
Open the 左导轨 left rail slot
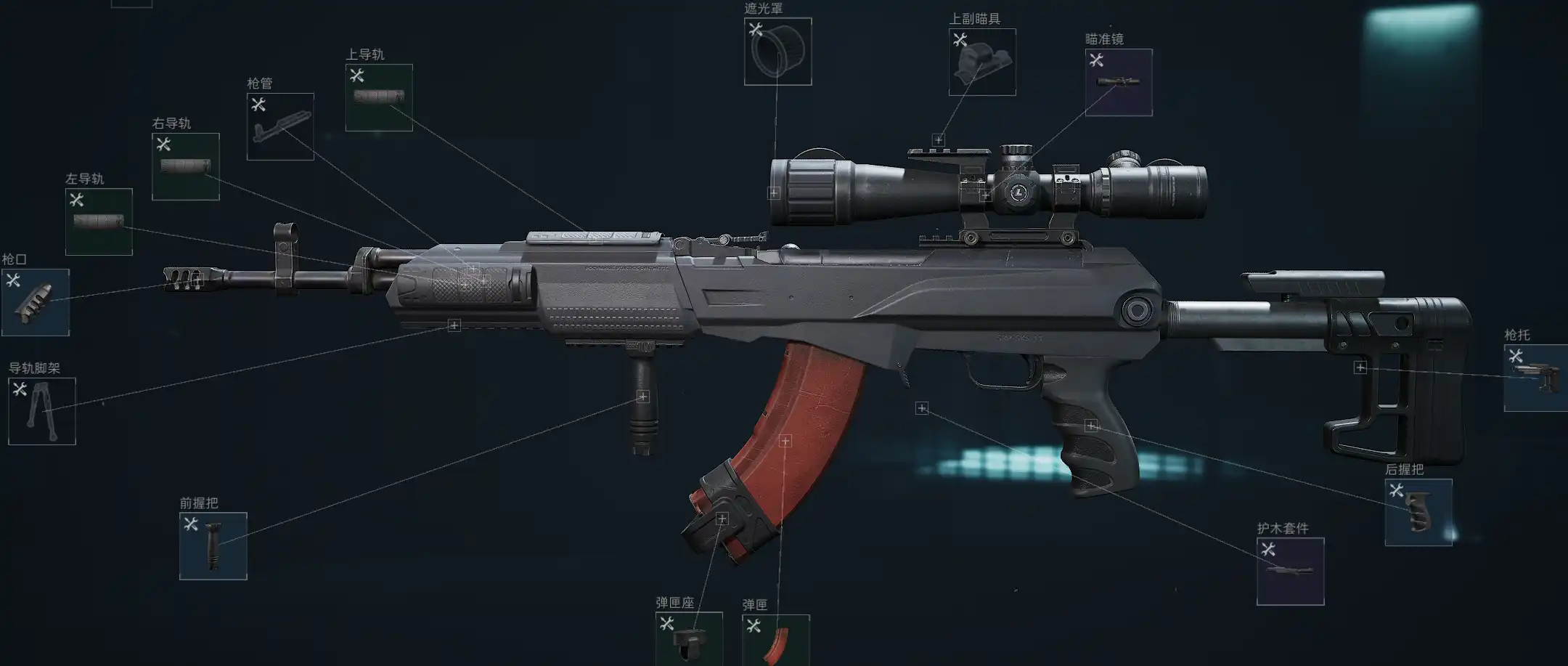point(99,222)
